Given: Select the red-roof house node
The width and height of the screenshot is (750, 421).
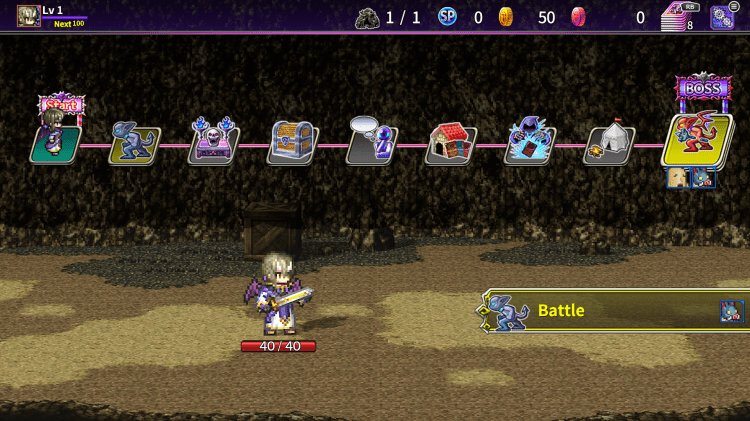Looking at the screenshot, I should click(x=451, y=144).
